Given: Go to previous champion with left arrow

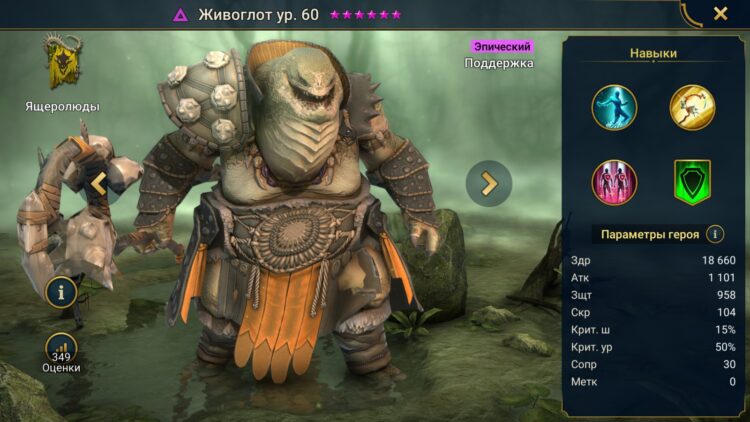Looking at the screenshot, I should tap(98, 183).
